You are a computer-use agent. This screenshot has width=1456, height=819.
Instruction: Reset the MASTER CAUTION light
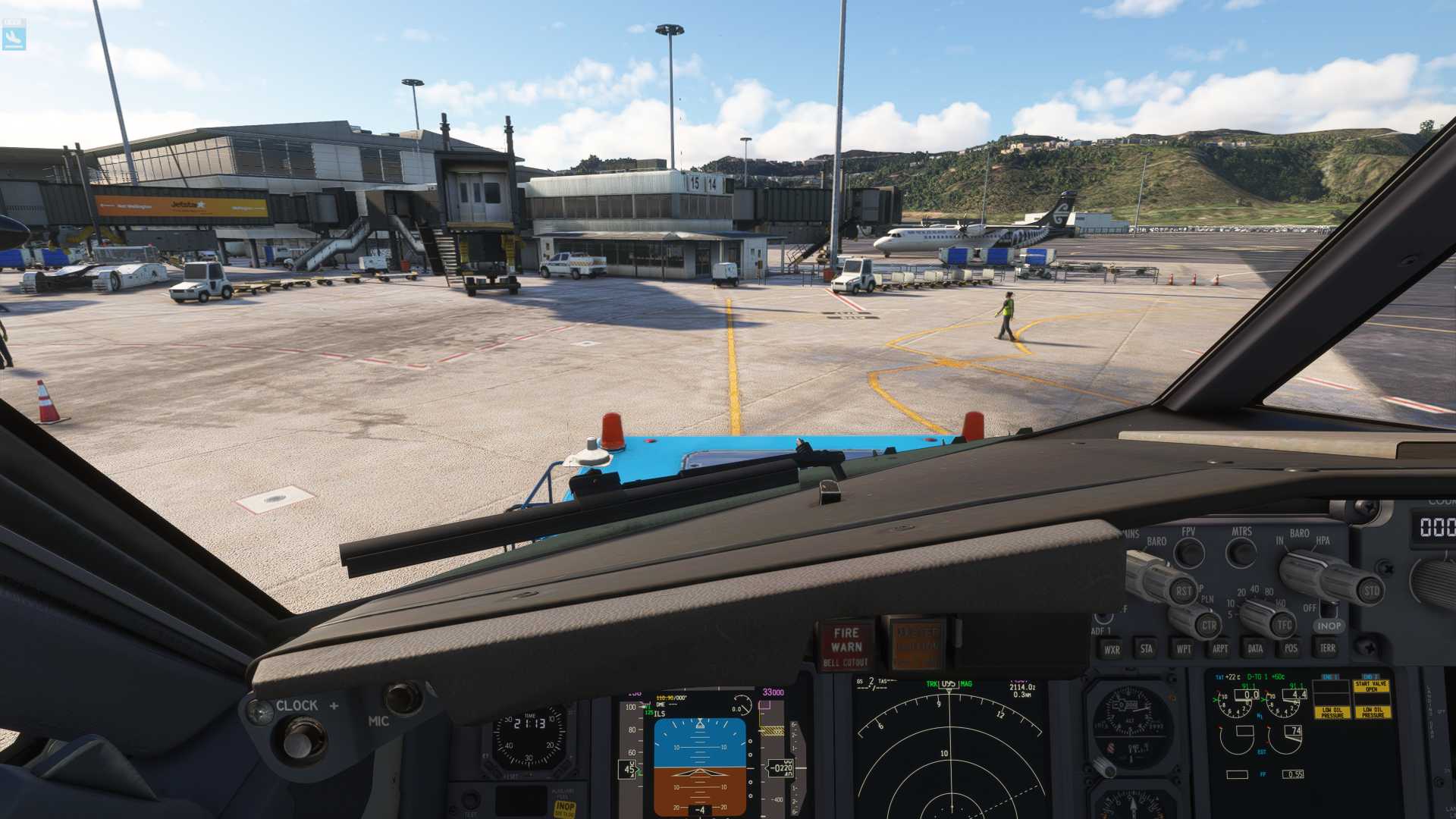pos(917,645)
